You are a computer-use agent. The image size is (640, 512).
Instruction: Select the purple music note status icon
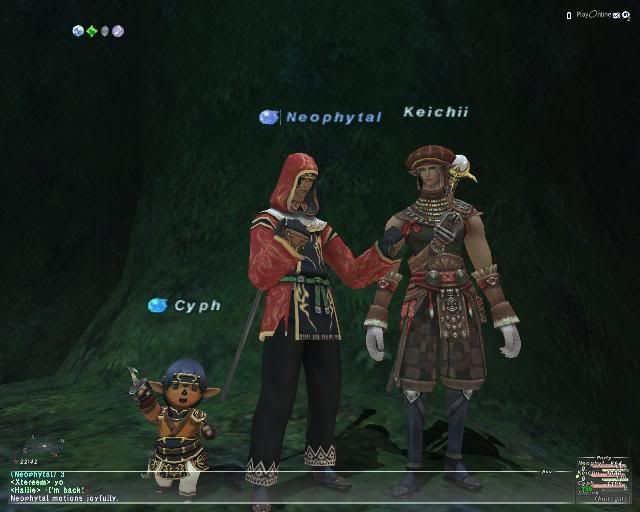pyautogui.click(x=117, y=31)
